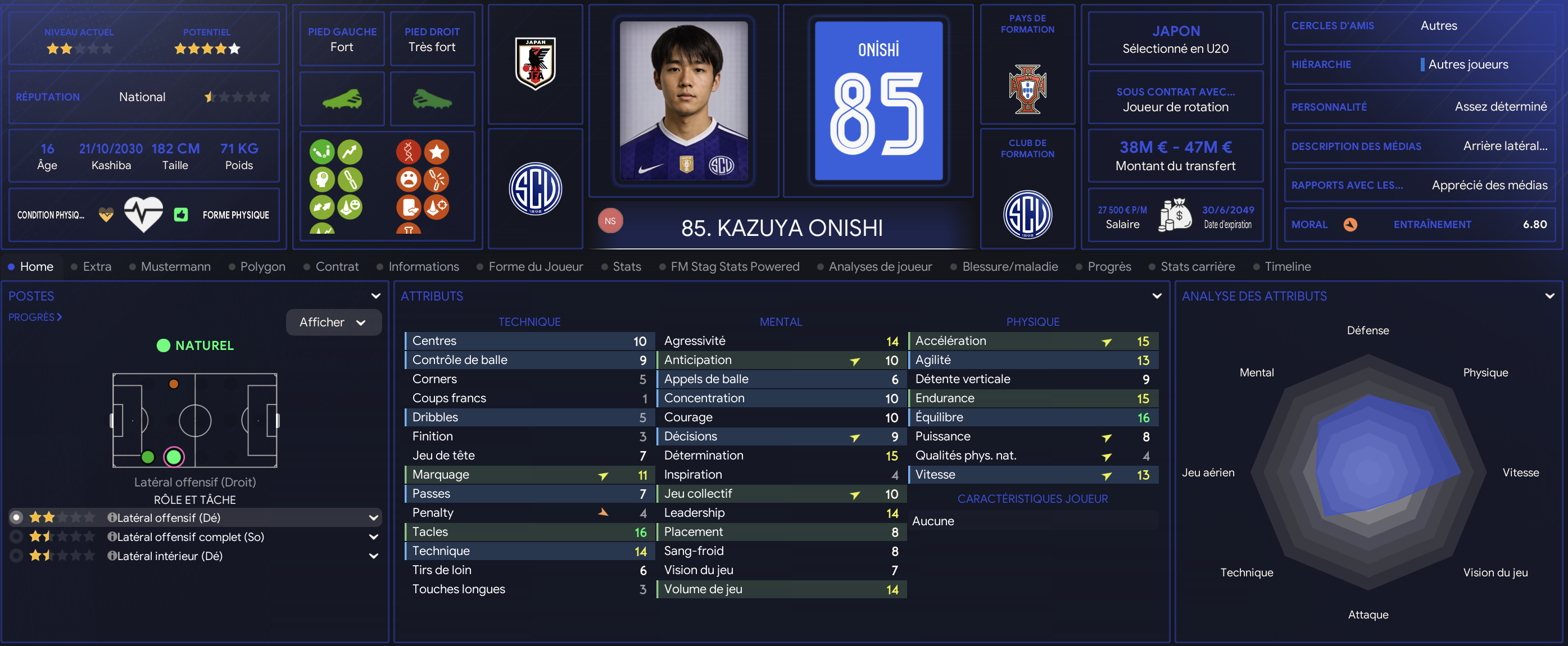Follow the Progrès link under Postes

pos(35,317)
